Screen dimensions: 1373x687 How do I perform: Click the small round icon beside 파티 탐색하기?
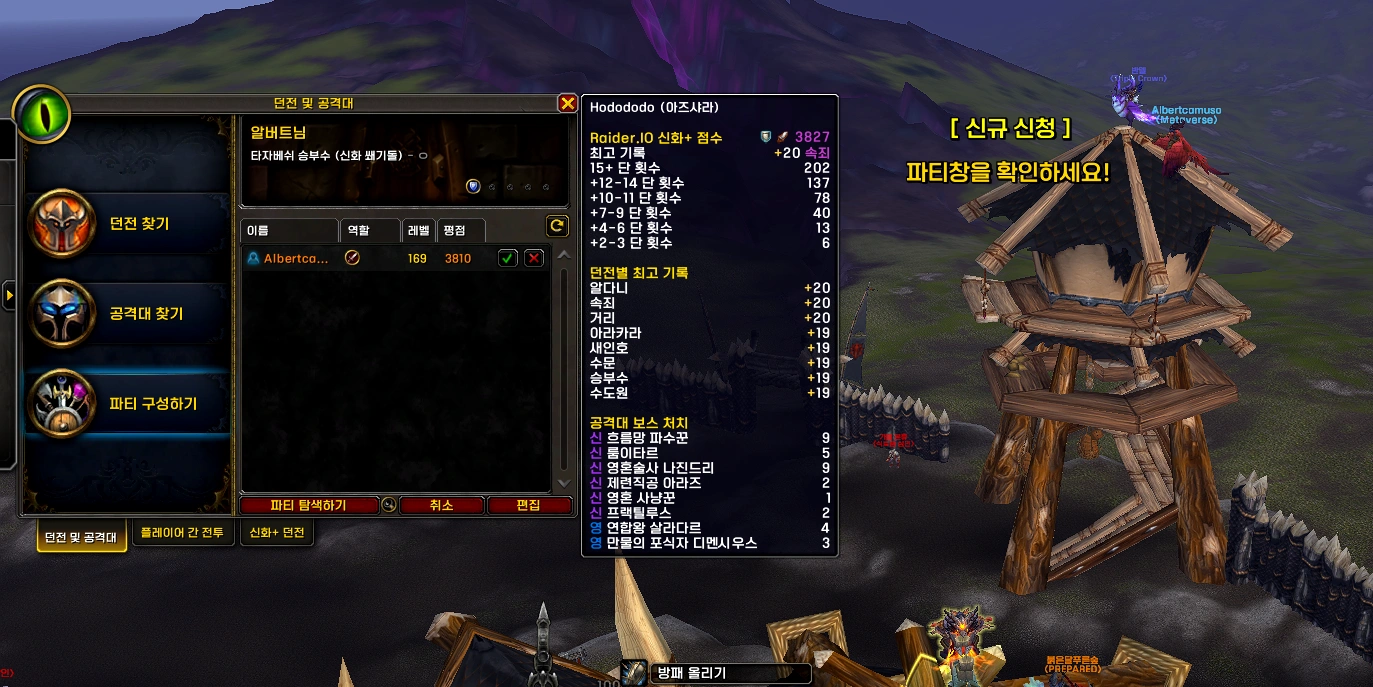coord(389,506)
